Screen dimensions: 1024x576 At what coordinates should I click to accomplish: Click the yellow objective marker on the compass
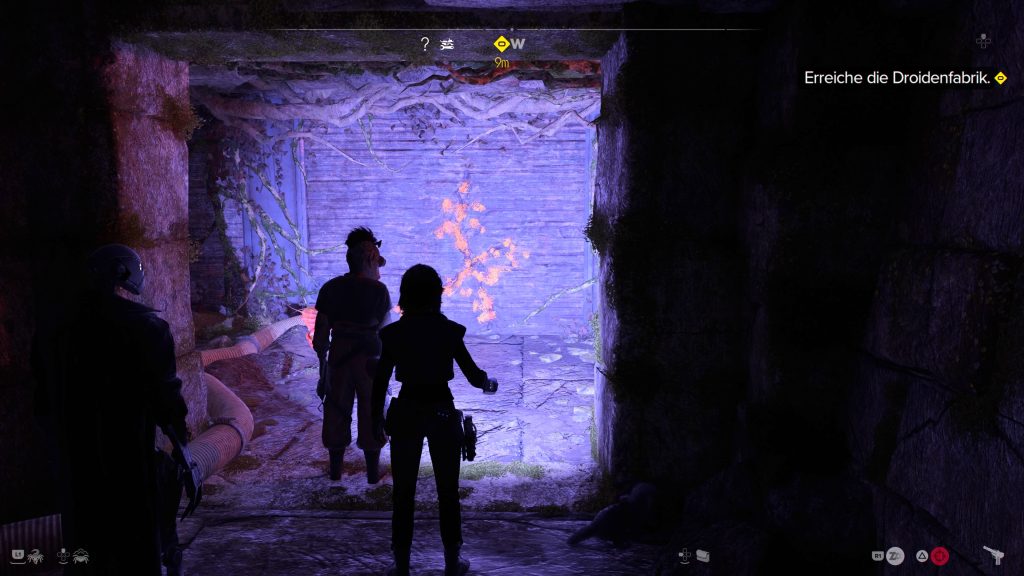tap(501, 44)
